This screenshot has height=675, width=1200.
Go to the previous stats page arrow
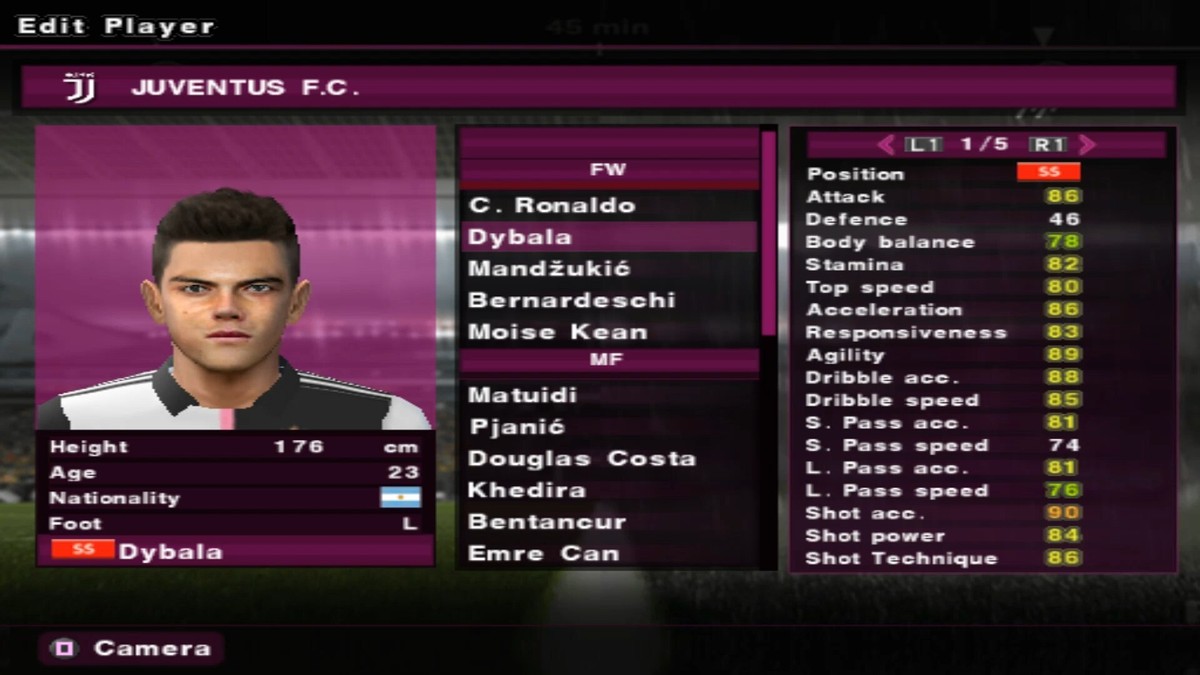click(x=885, y=145)
